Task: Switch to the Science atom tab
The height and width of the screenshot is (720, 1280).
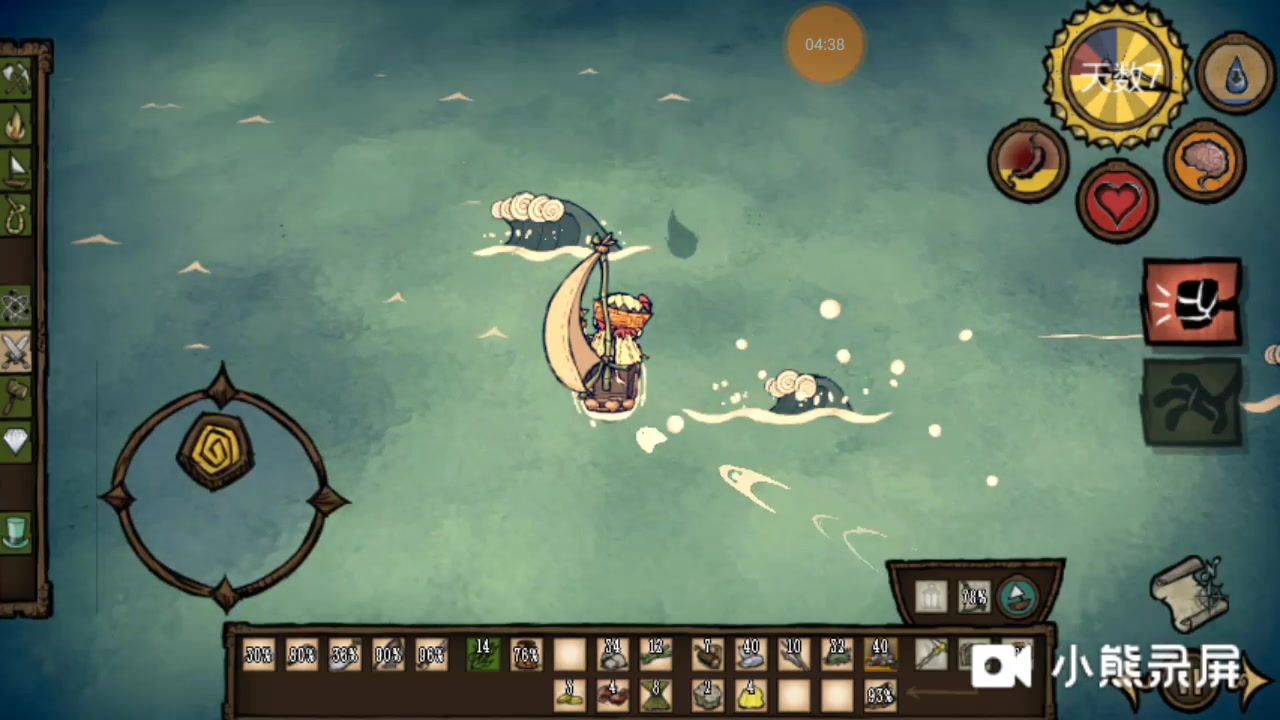Action: click(17, 305)
